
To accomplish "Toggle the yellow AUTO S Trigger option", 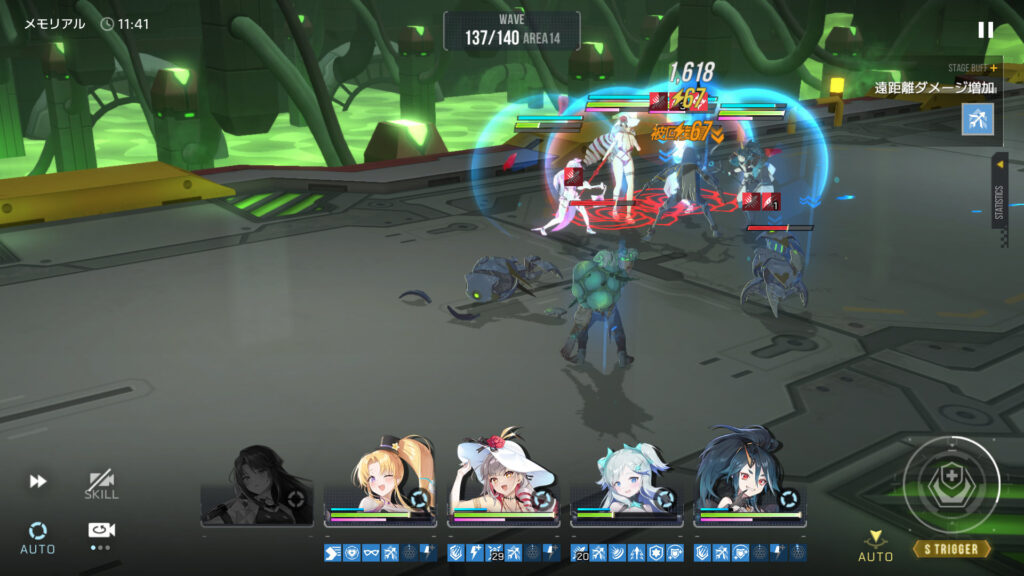I will [876, 546].
